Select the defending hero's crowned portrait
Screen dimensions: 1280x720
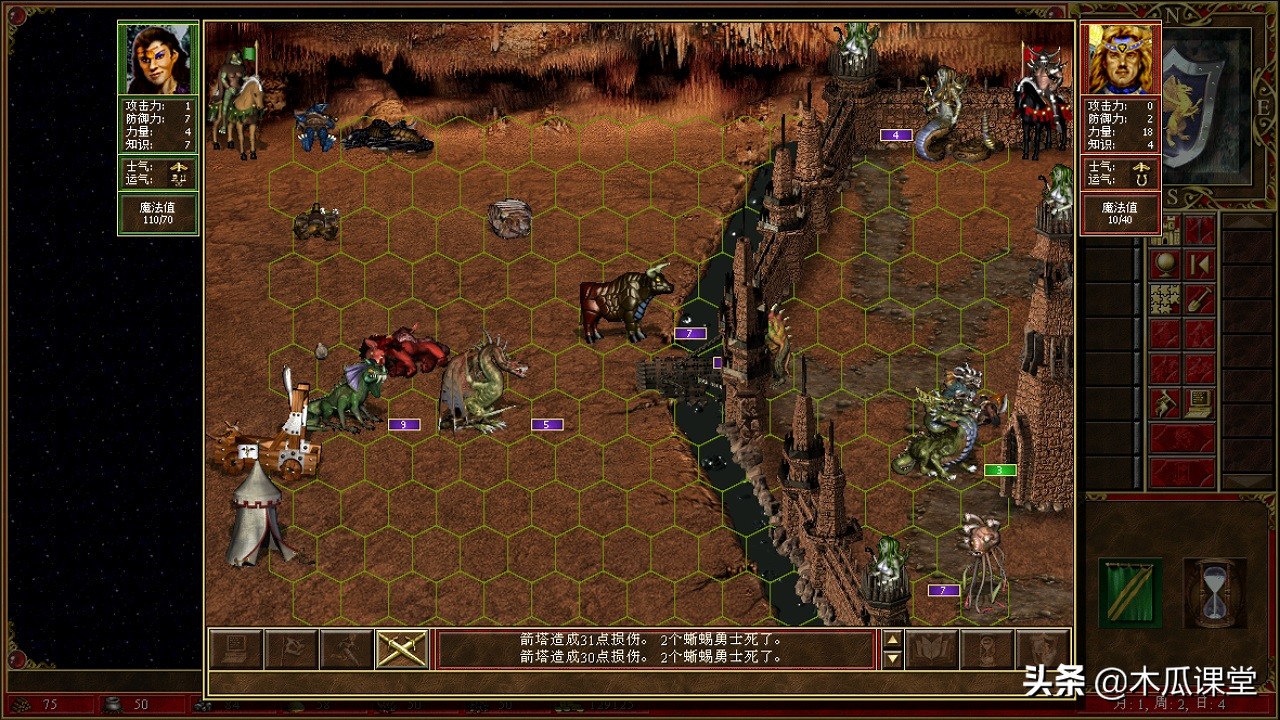1120,59
